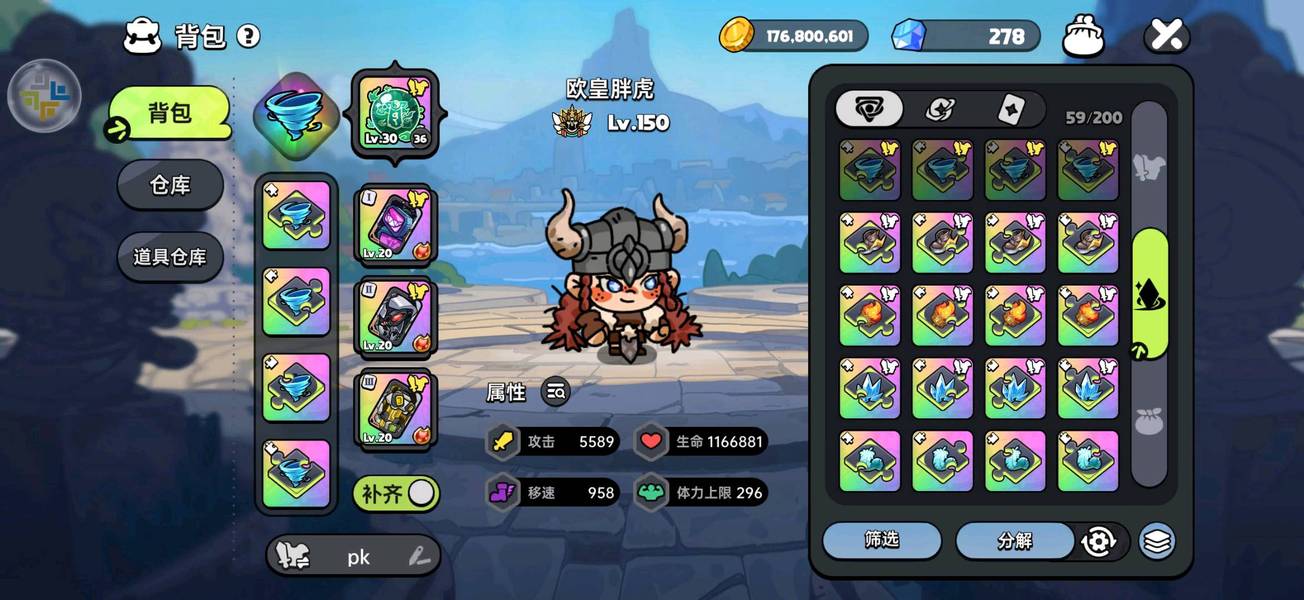Click the gold coin currency counter
The width and height of the screenshot is (1304, 600).
tap(794, 36)
